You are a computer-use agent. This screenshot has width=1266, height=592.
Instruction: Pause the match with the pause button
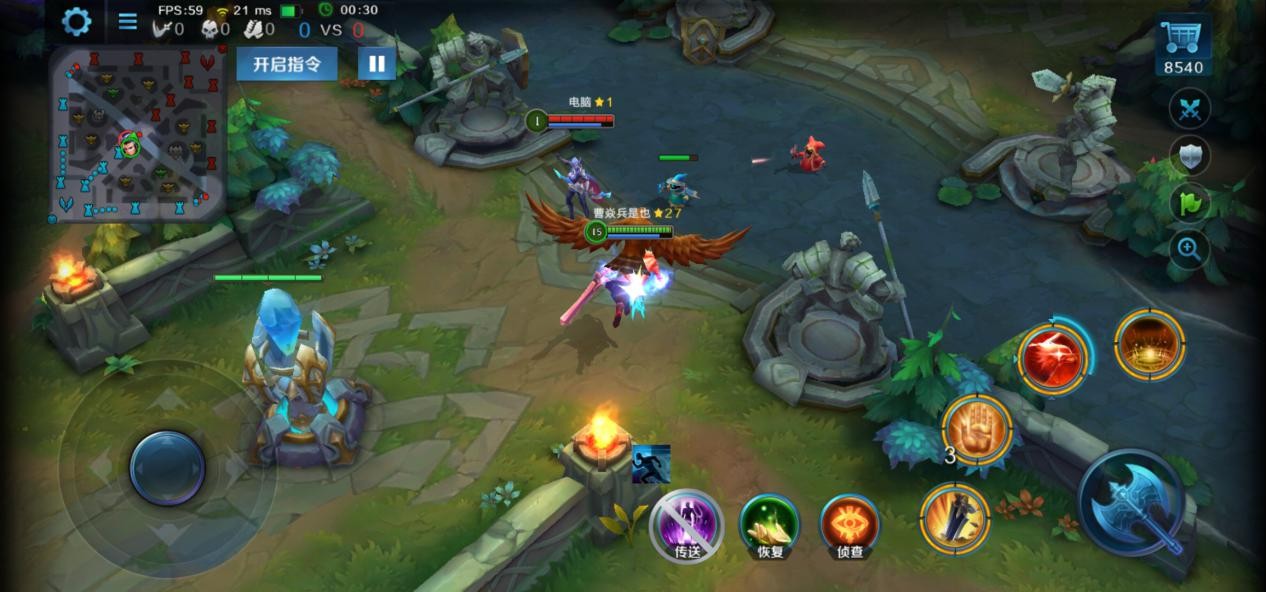[376, 64]
